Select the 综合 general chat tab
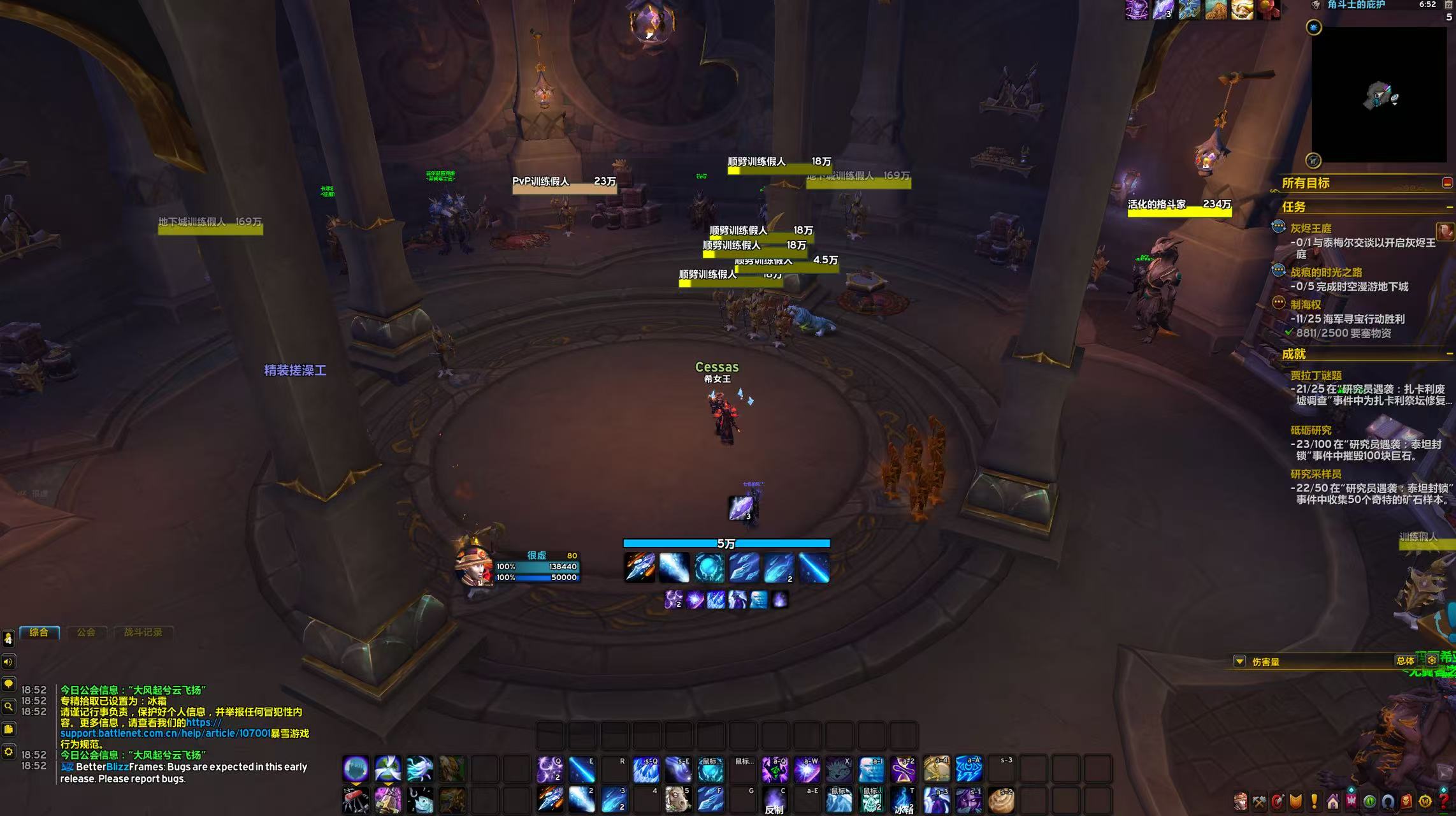Viewport: 1456px width, 816px height. click(x=39, y=632)
